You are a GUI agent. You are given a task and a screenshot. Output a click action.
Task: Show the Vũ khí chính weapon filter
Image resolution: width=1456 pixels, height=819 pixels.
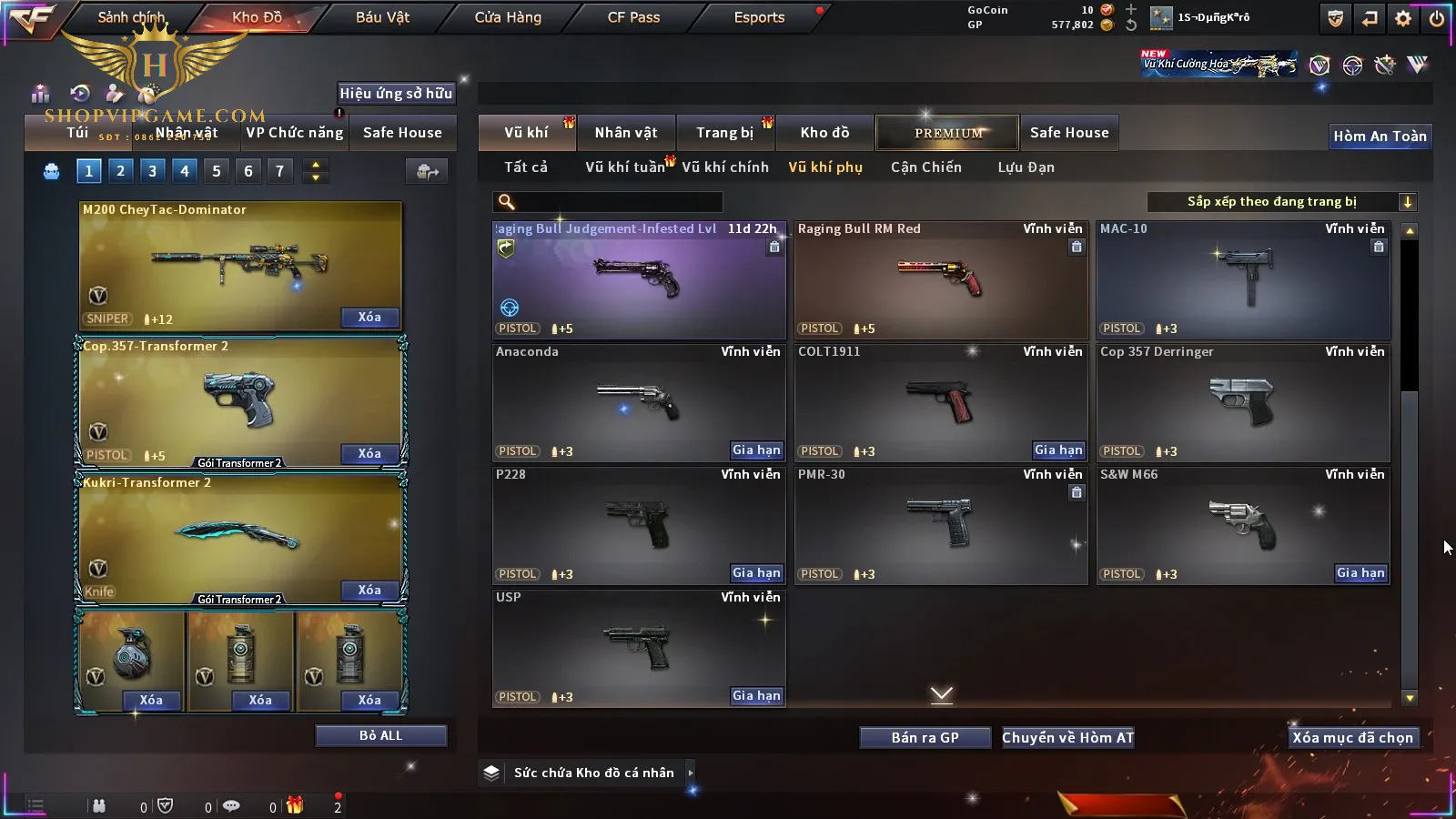(725, 167)
